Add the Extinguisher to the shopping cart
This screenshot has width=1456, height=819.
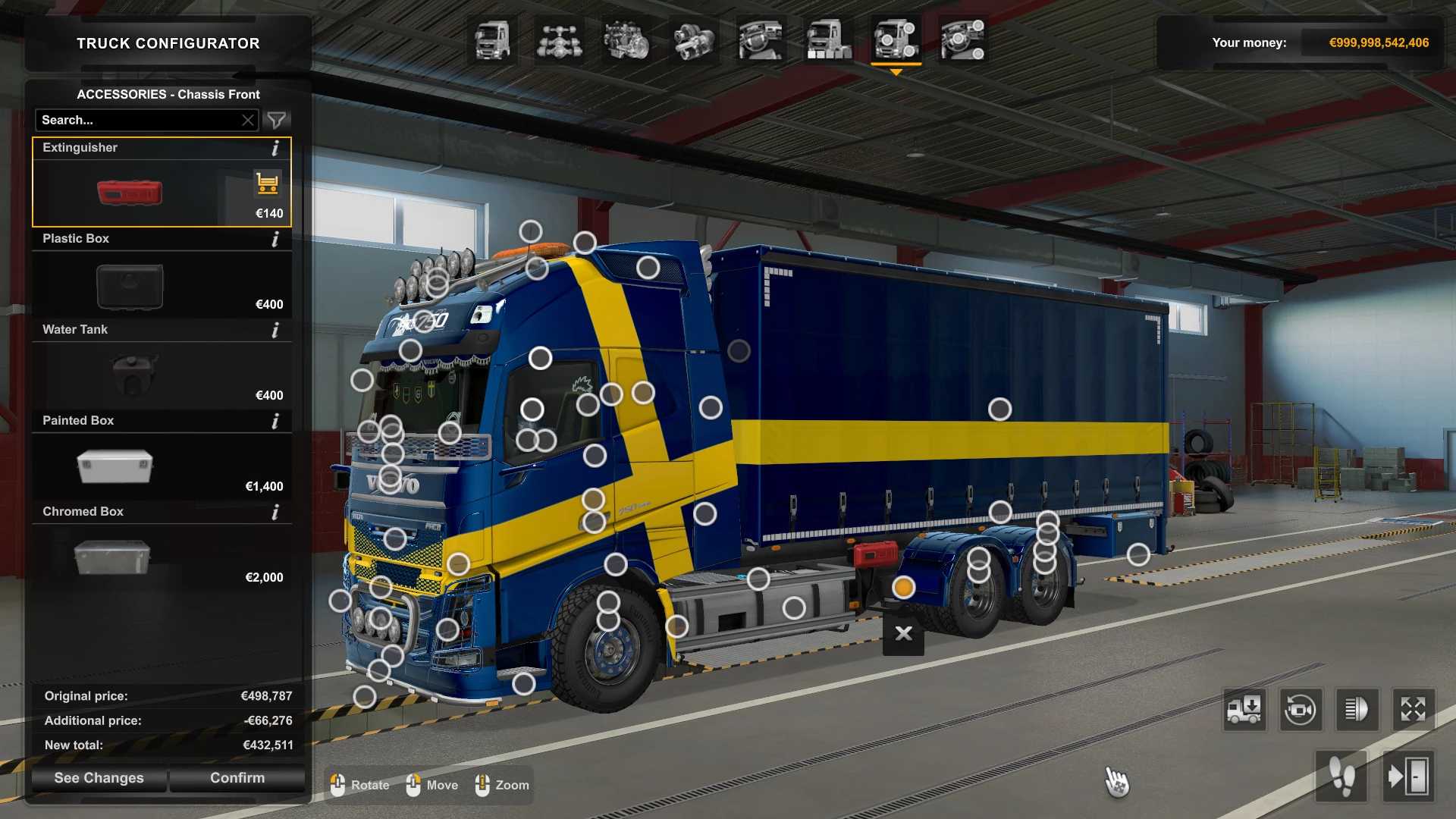[267, 184]
